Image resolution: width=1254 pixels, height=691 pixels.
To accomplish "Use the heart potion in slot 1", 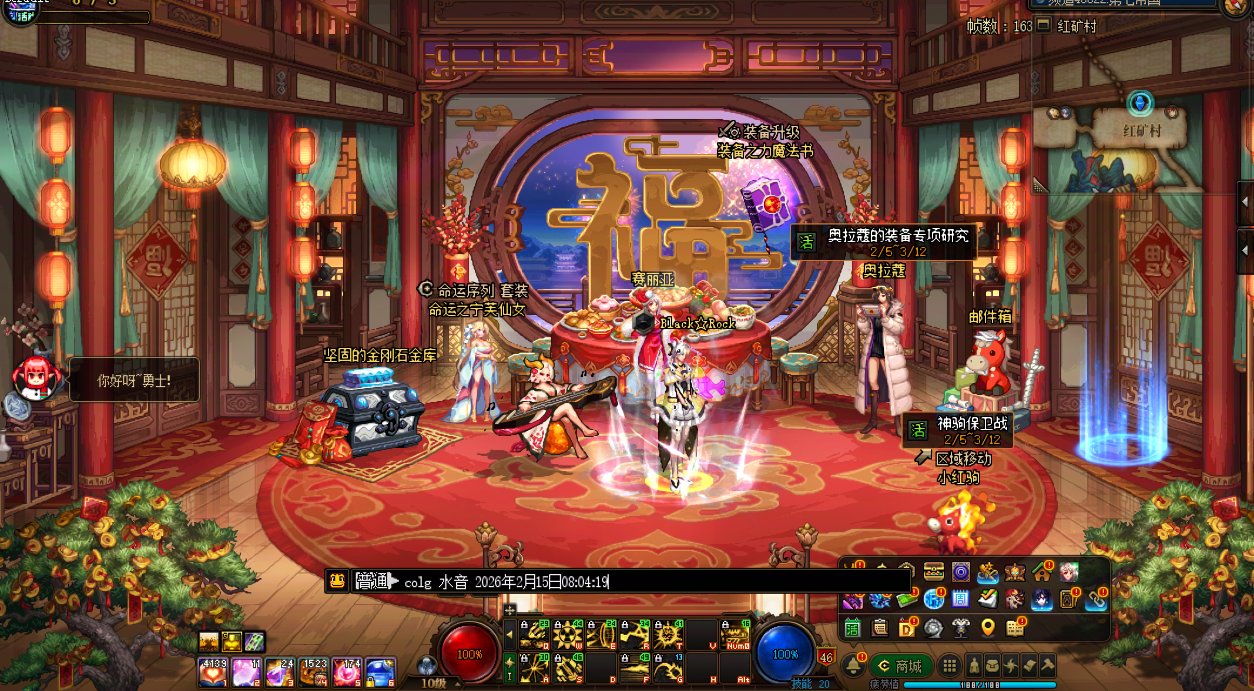I will coord(212,672).
